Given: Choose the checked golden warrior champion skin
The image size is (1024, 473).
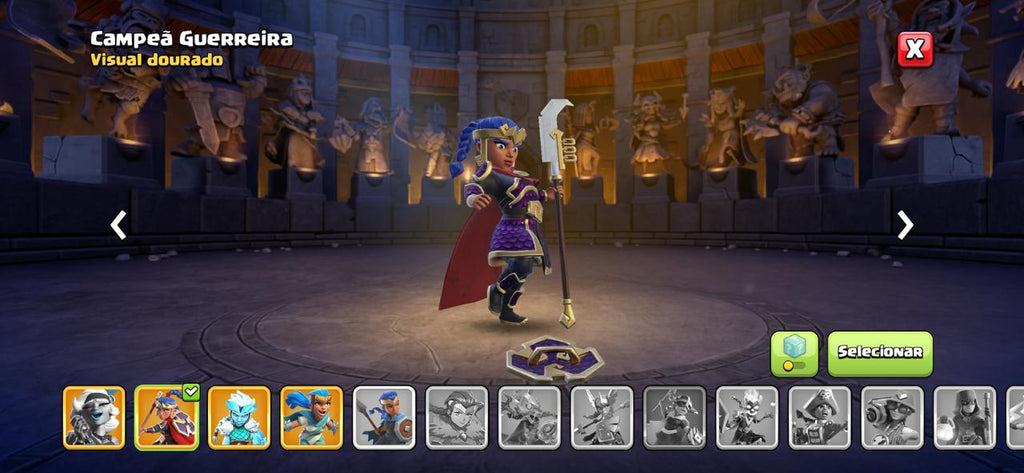Looking at the screenshot, I should pos(166,416).
